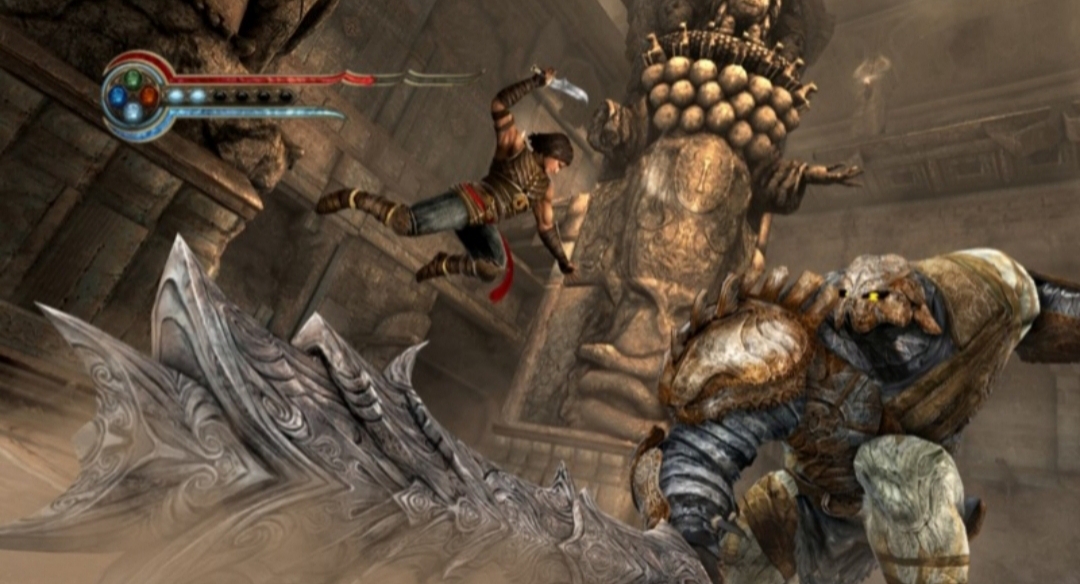Activate the blue power orb
This screenshot has width=1080, height=584.
pyautogui.click(x=116, y=96)
